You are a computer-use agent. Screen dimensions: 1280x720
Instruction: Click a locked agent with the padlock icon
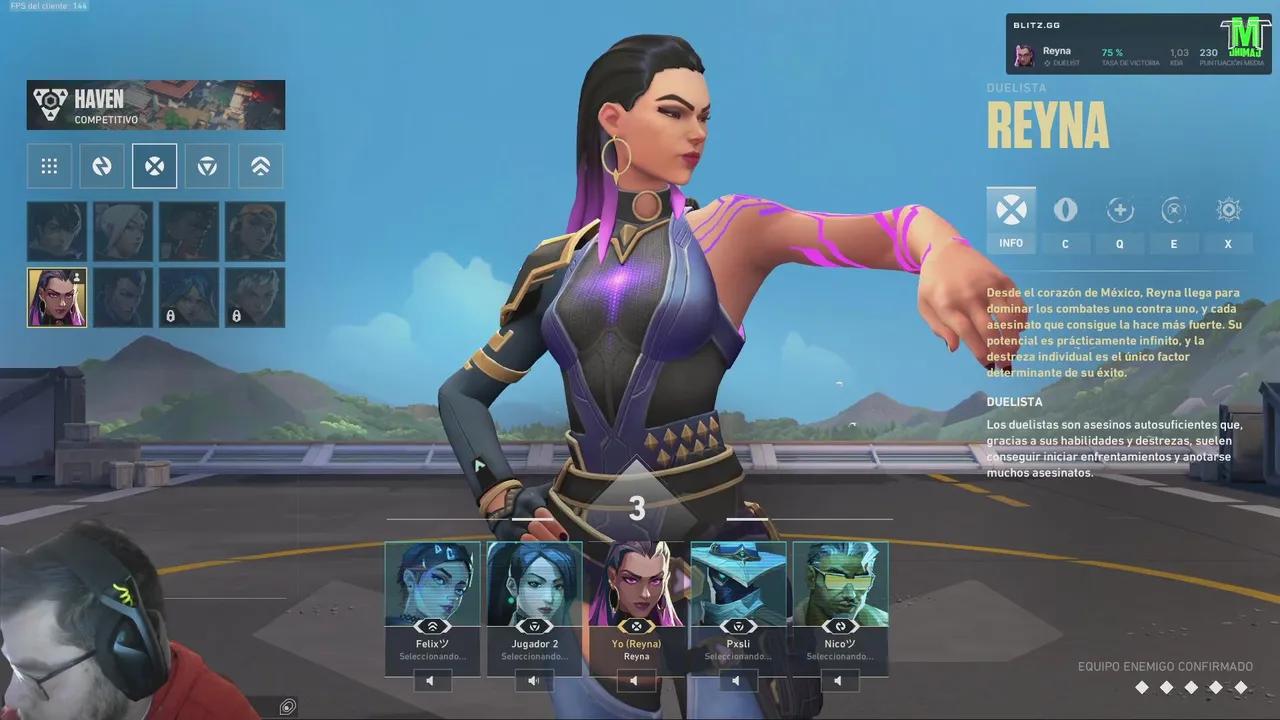189,297
